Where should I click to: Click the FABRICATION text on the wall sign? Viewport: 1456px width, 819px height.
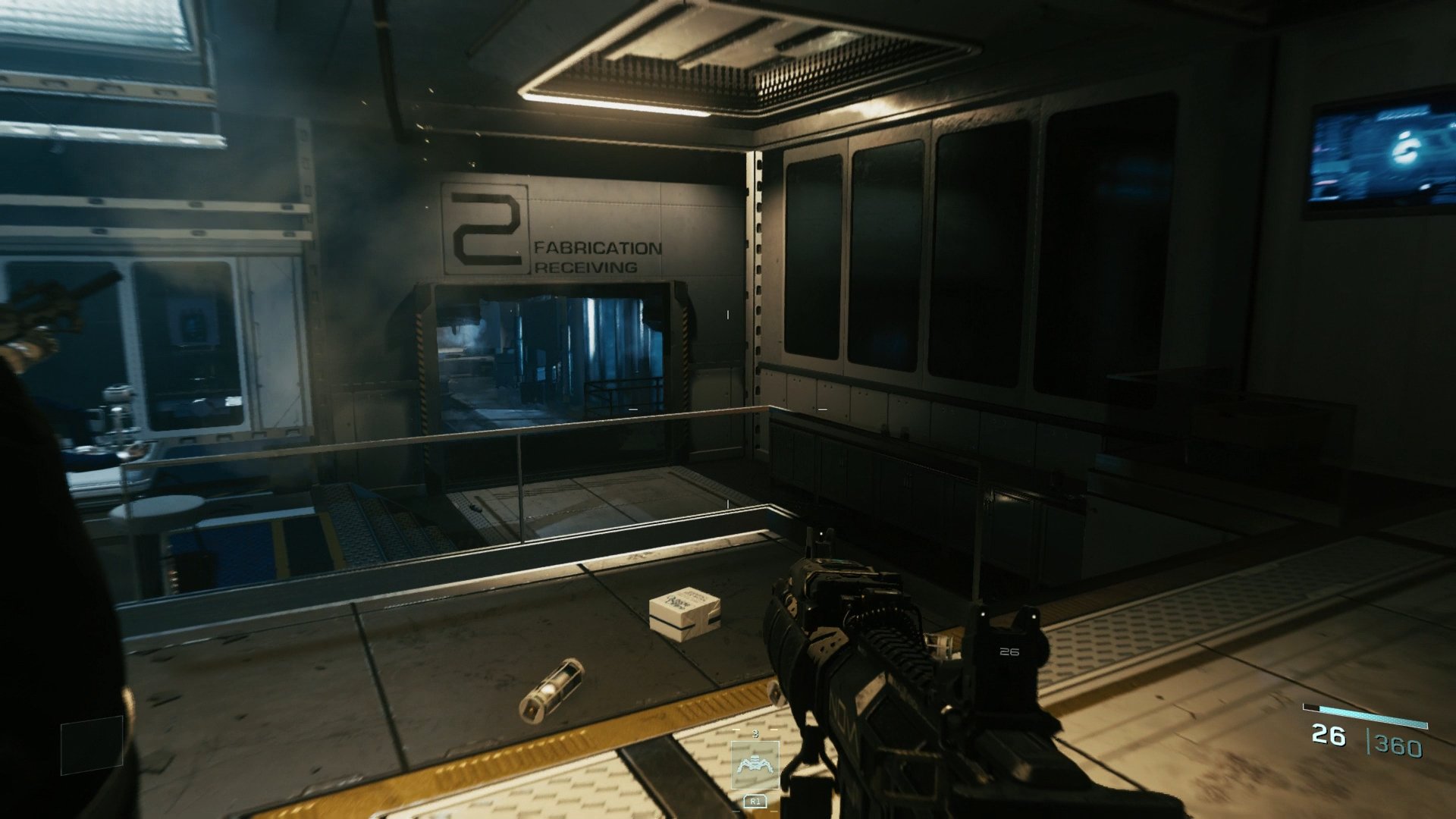[598, 247]
